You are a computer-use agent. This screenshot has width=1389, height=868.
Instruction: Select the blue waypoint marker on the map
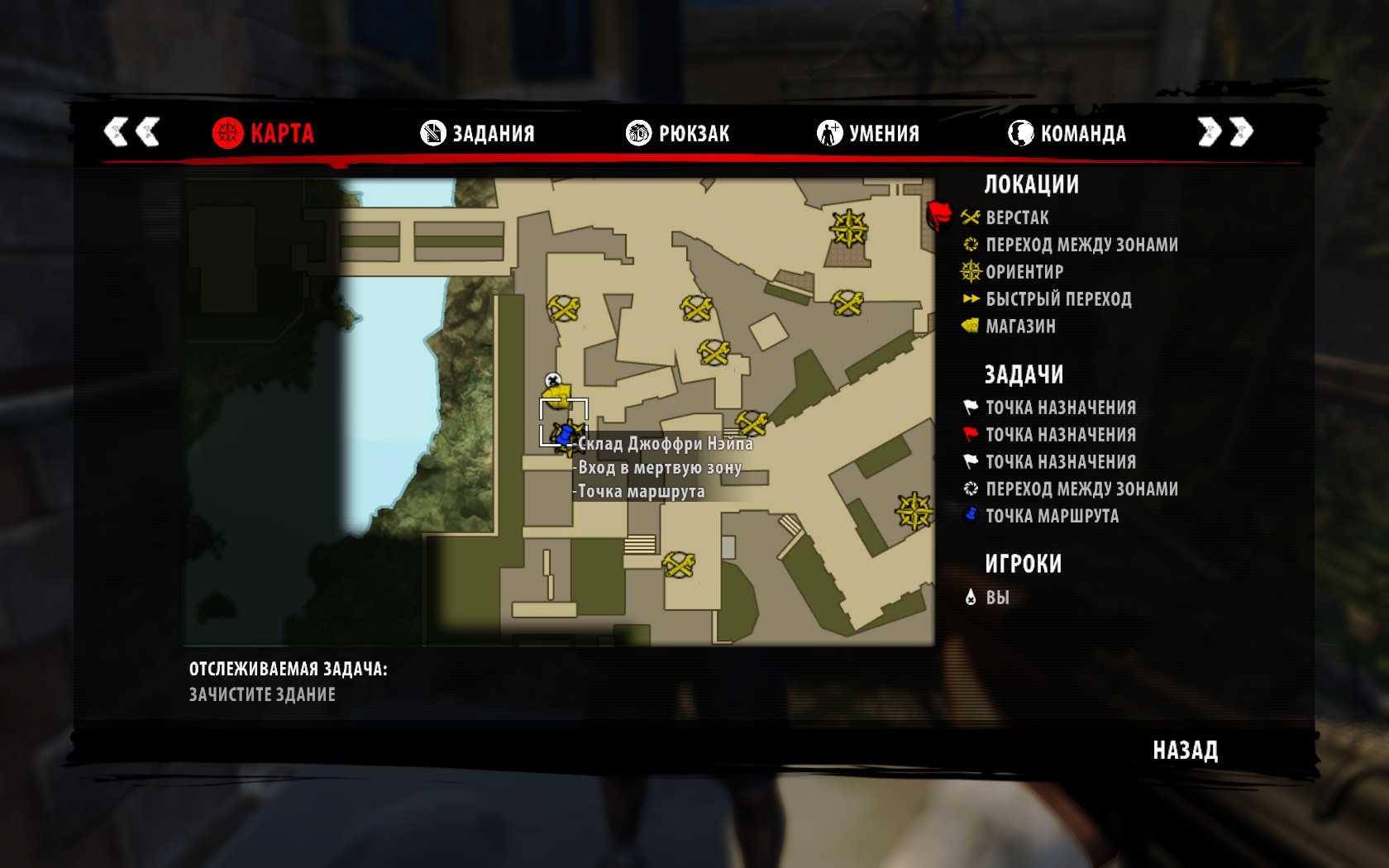click(x=566, y=433)
